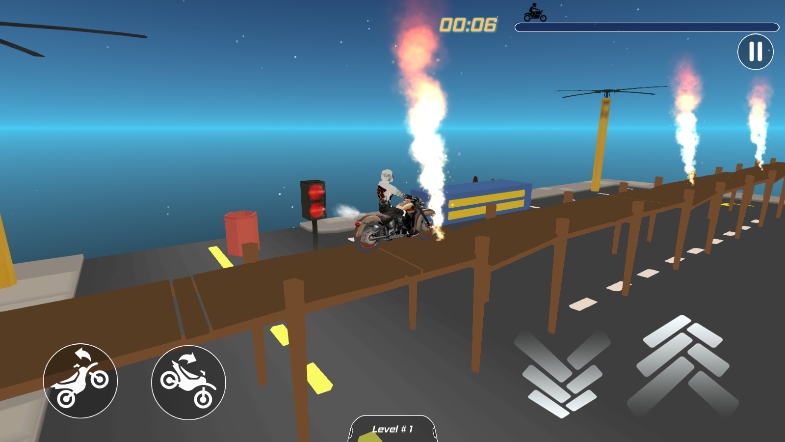Pause the game

[x=755, y=51]
